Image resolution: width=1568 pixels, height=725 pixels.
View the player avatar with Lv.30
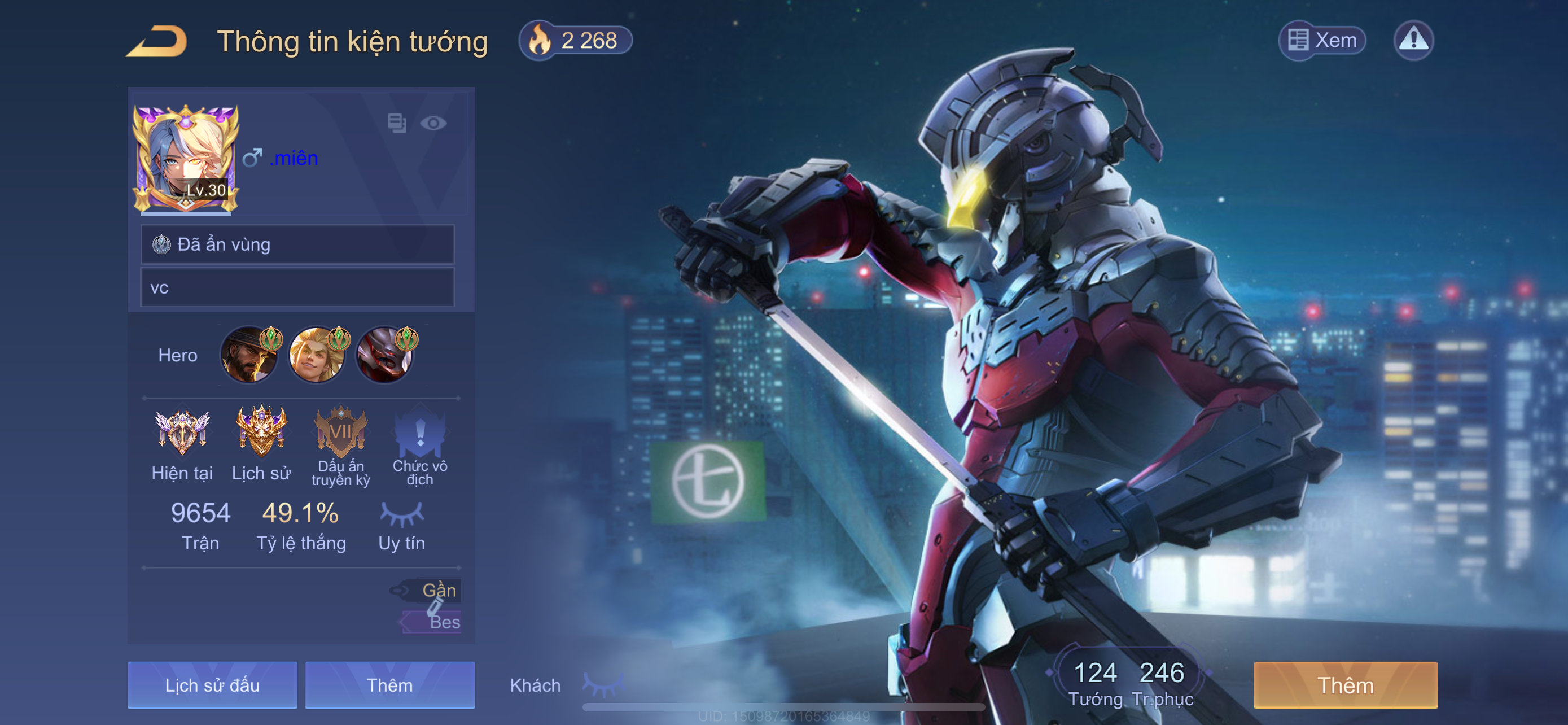click(185, 159)
